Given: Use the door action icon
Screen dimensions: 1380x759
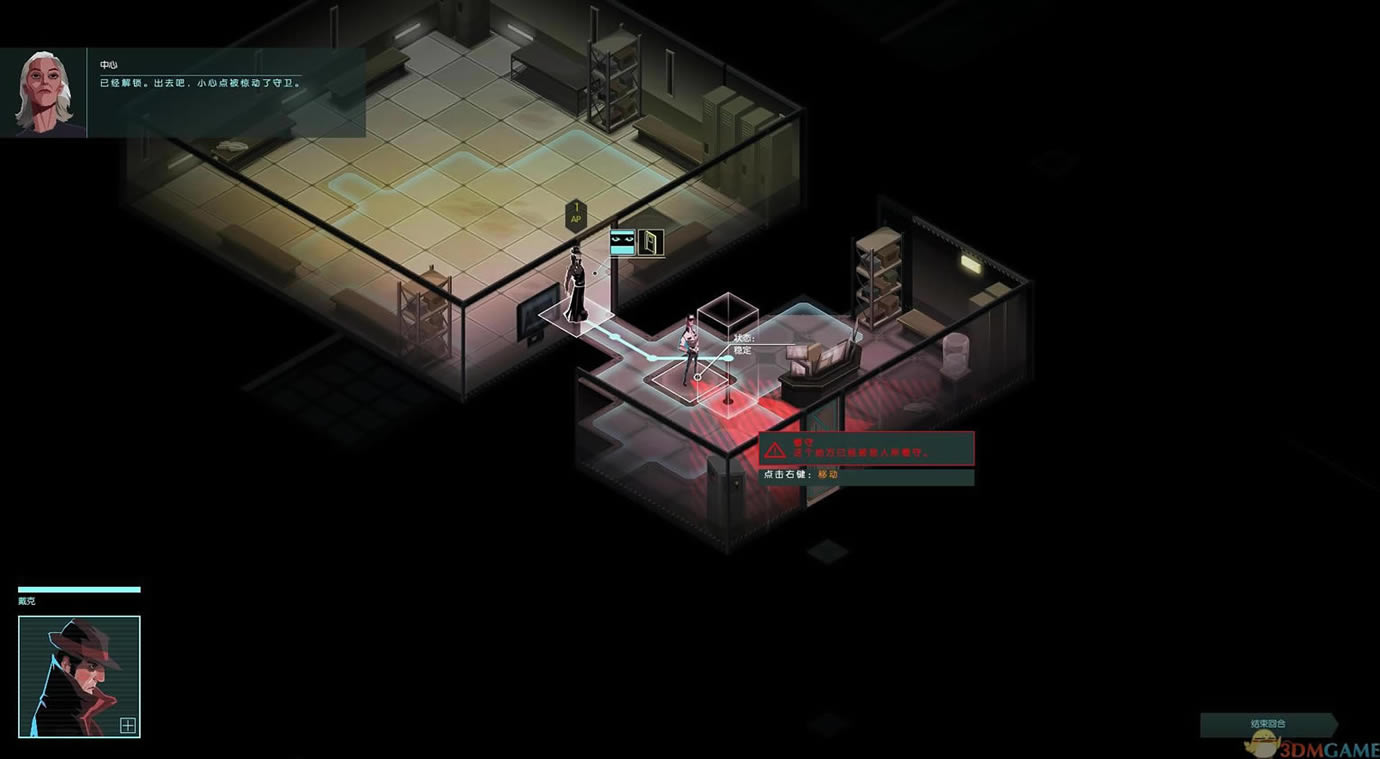Looking at the screenshot, I should [x=651, y=242].
